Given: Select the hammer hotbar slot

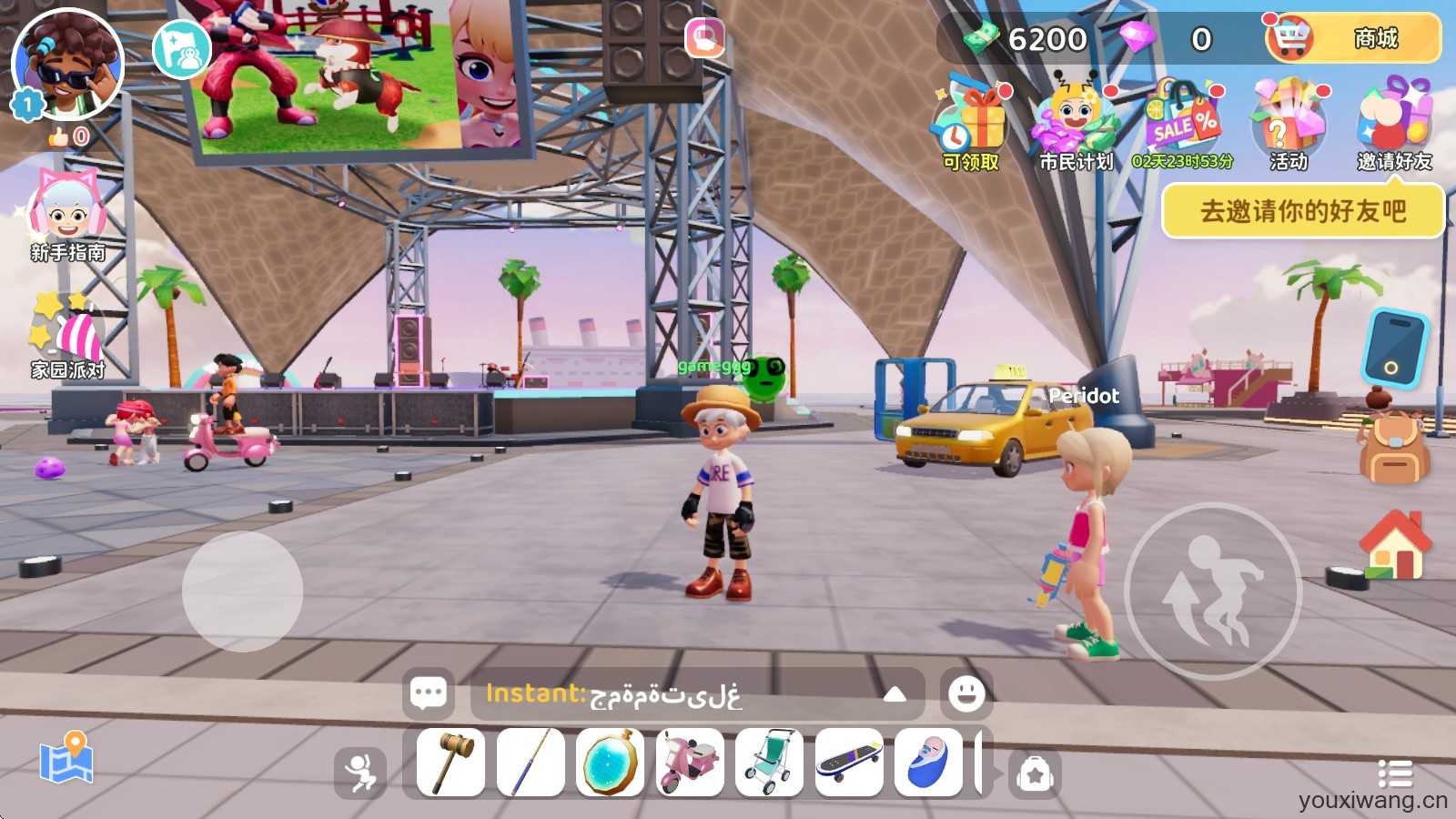Looking at the screenshot, I should coord(451,763).
